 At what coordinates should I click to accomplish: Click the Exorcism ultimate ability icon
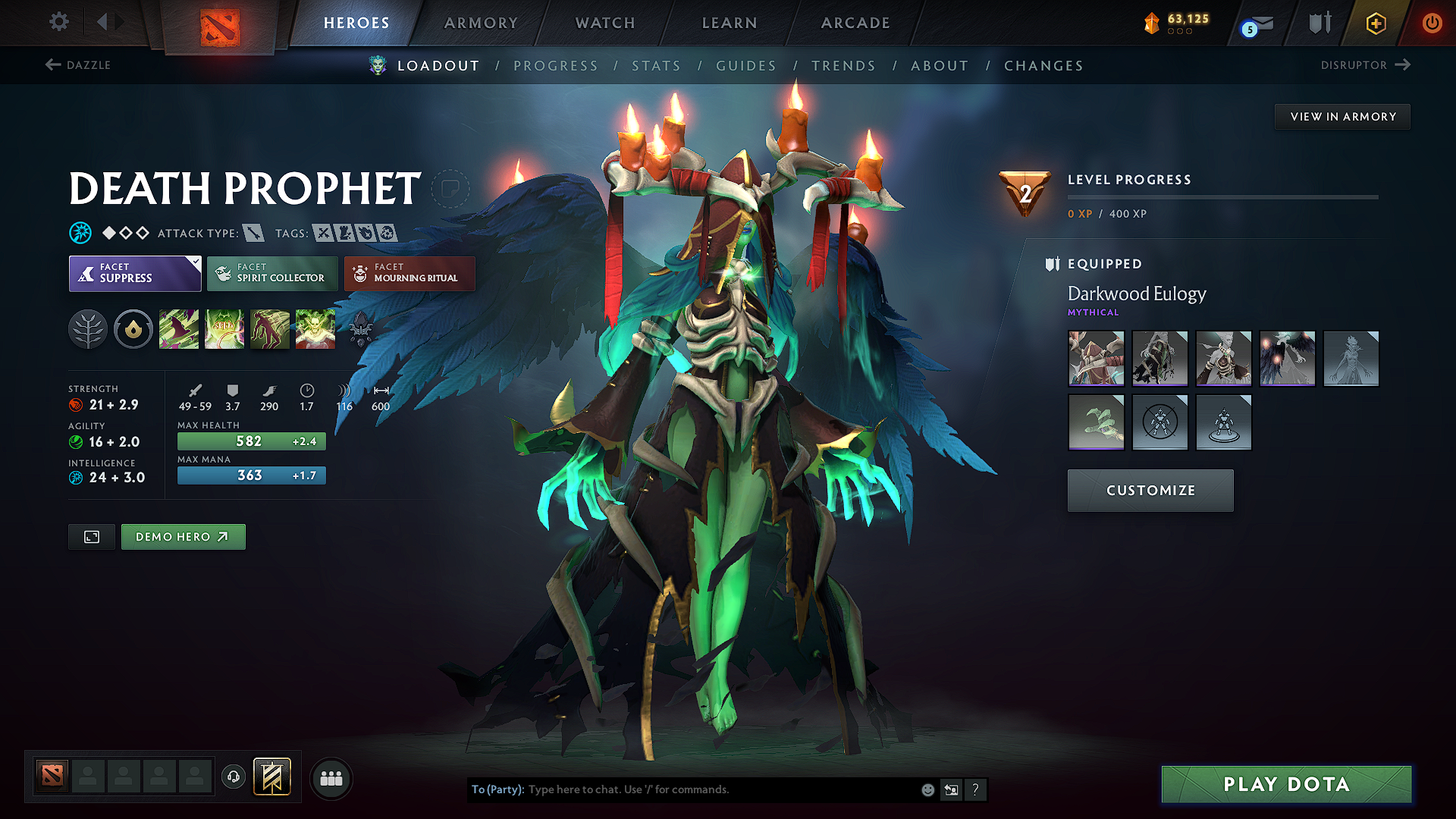(315, 328)
